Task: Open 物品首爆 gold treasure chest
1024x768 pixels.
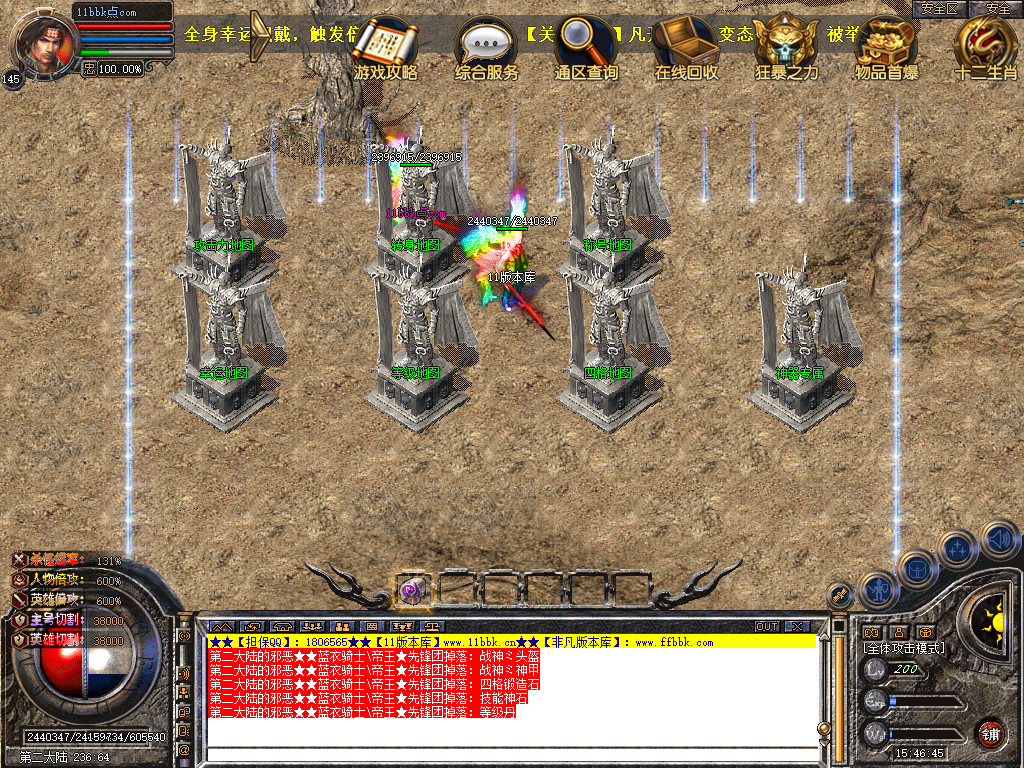Action: click(886, 45)
